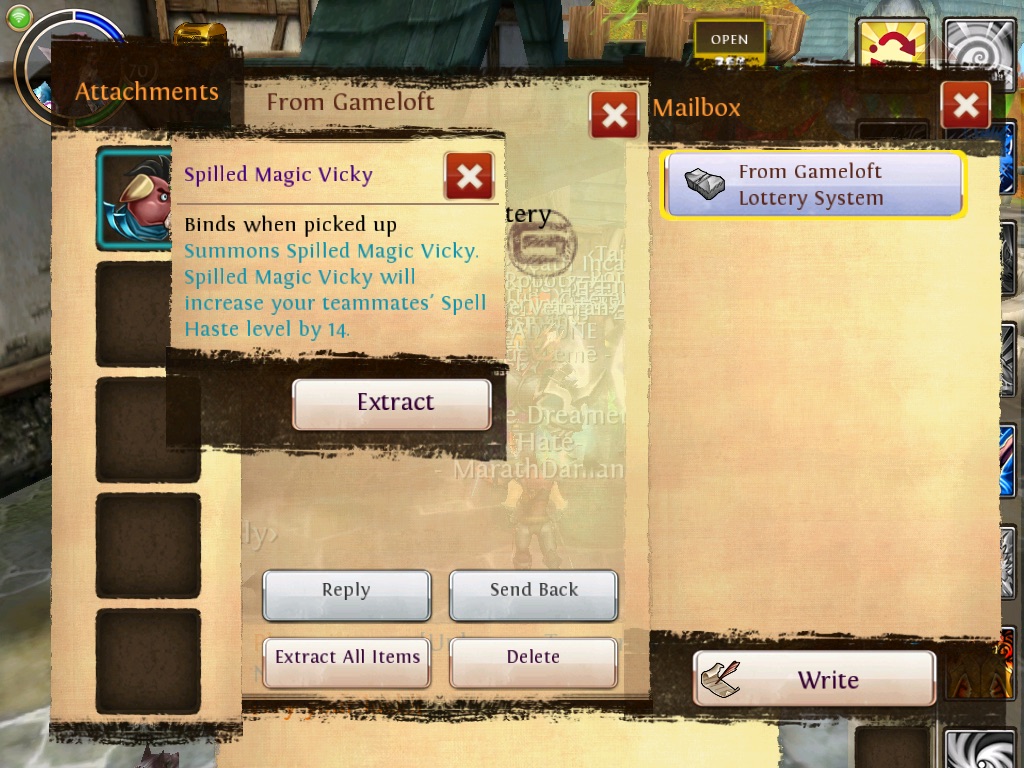Viewport: 1024px width, 768px height.
Task: Tap the OPEN chest indicator
Action: click(729, 41)
